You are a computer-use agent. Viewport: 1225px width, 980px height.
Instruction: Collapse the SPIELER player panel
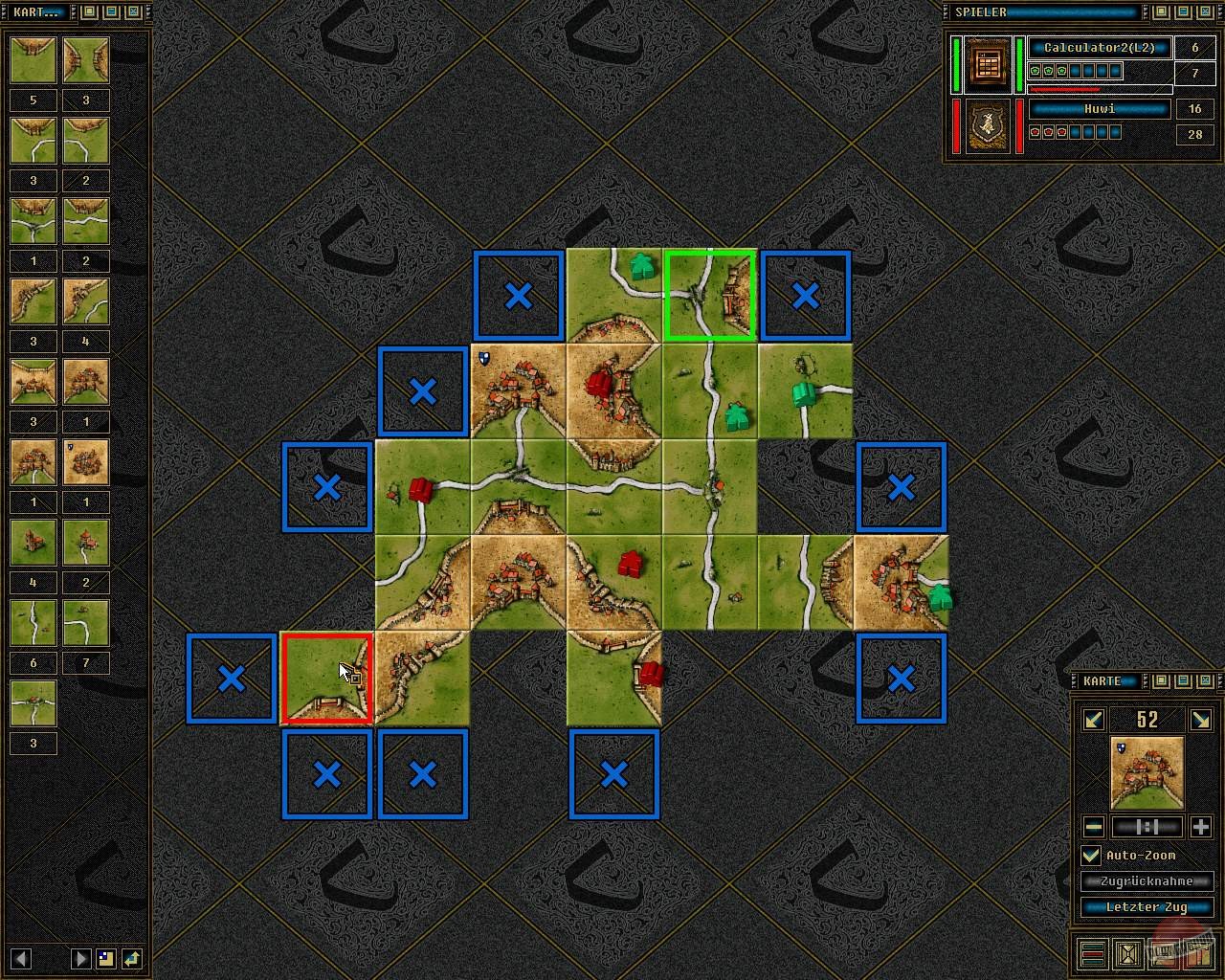[1184, 11]
